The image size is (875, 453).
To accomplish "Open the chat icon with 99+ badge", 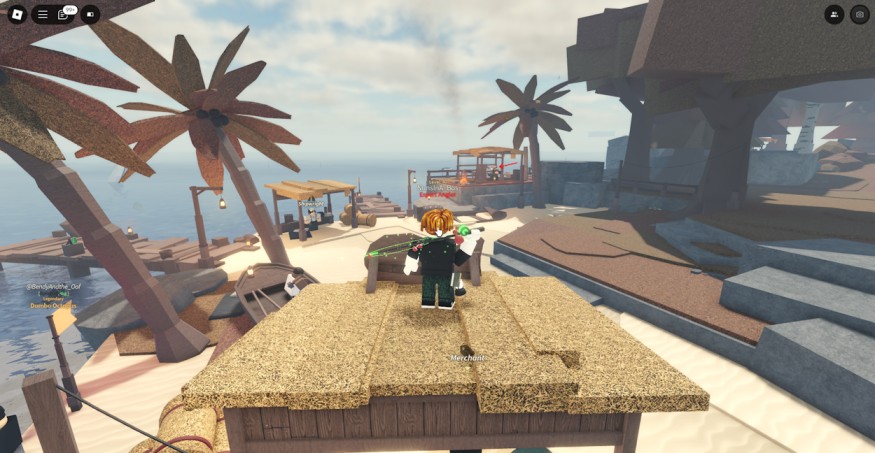I will pyautogui.click(x=65, y=14).
